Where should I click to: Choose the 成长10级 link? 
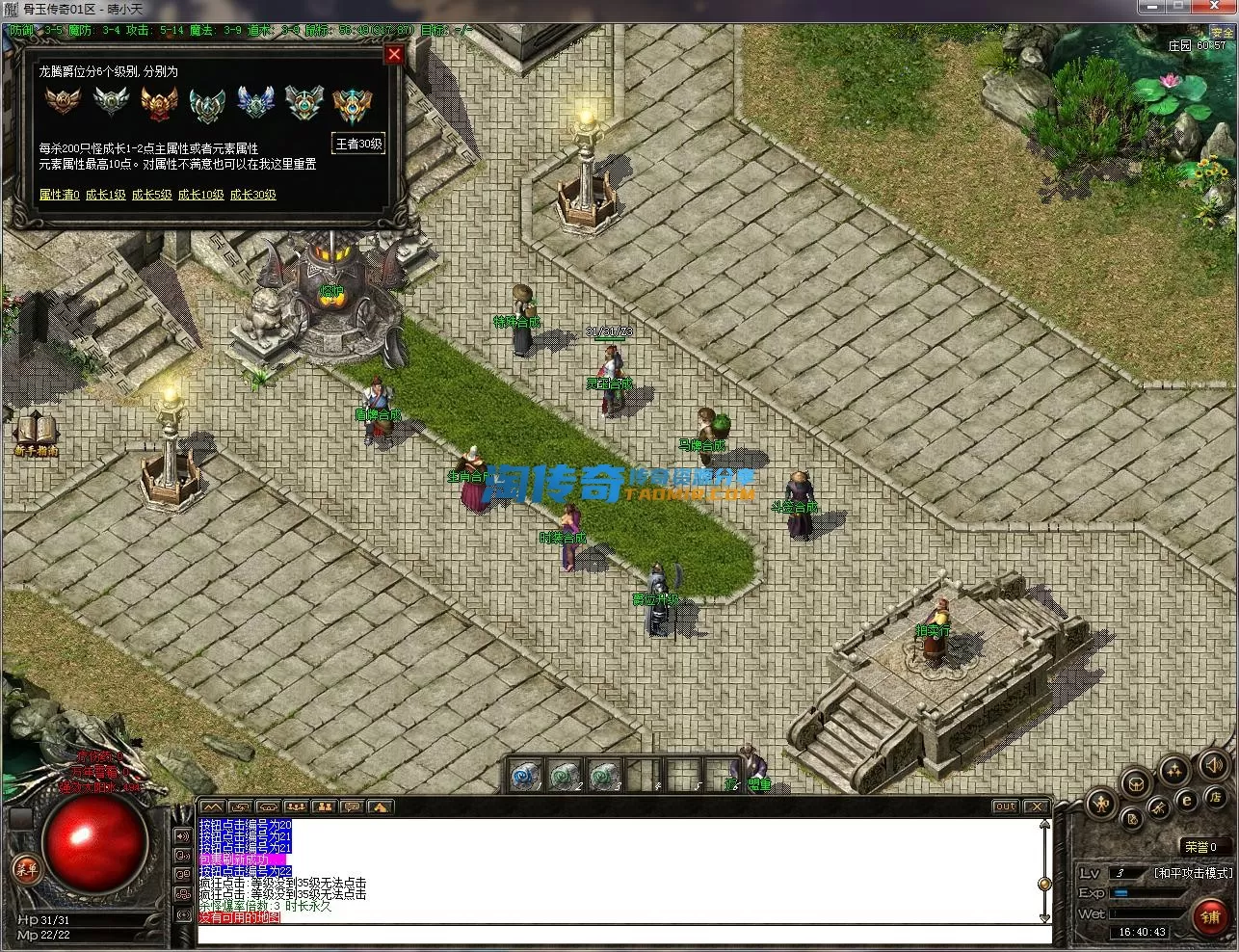tap(200, 195)
